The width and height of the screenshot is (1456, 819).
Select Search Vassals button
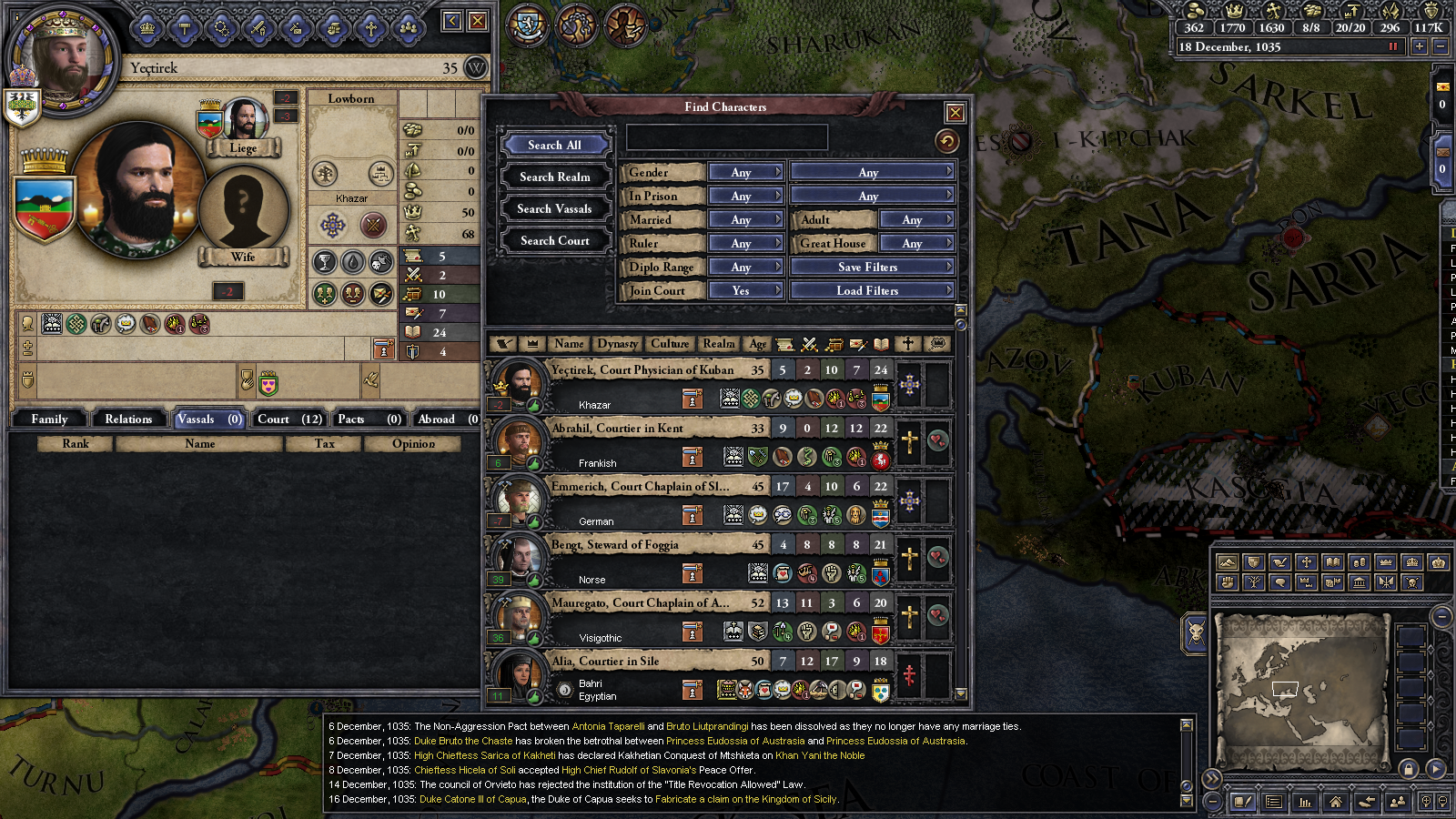coord(554,208)
